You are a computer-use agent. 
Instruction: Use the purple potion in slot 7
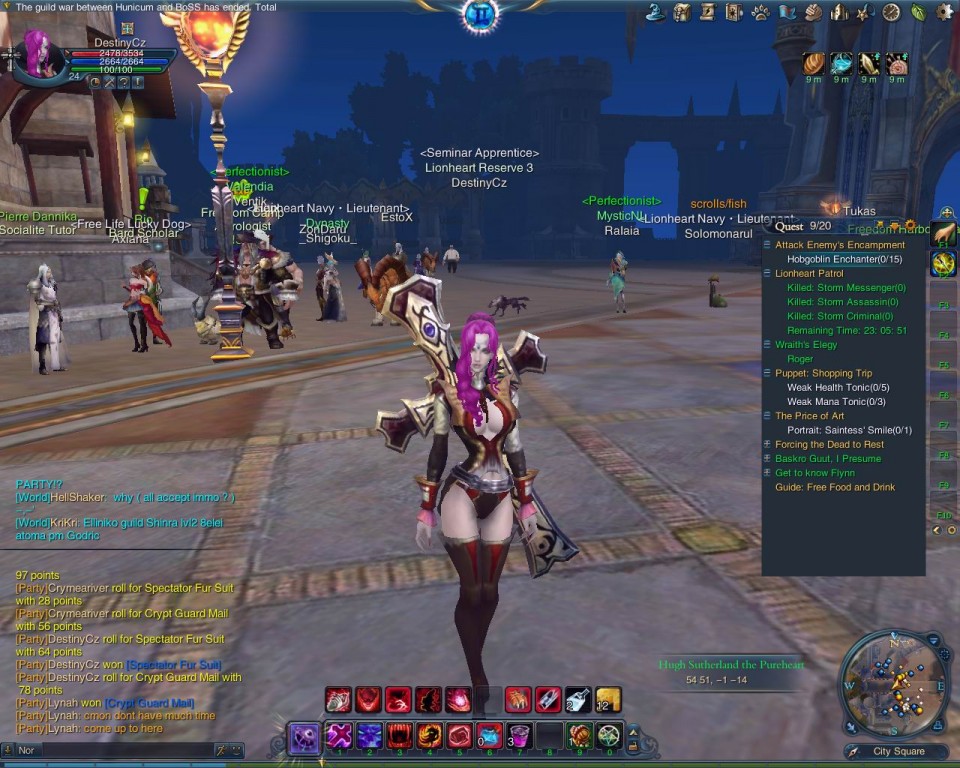tap(519, 736)
